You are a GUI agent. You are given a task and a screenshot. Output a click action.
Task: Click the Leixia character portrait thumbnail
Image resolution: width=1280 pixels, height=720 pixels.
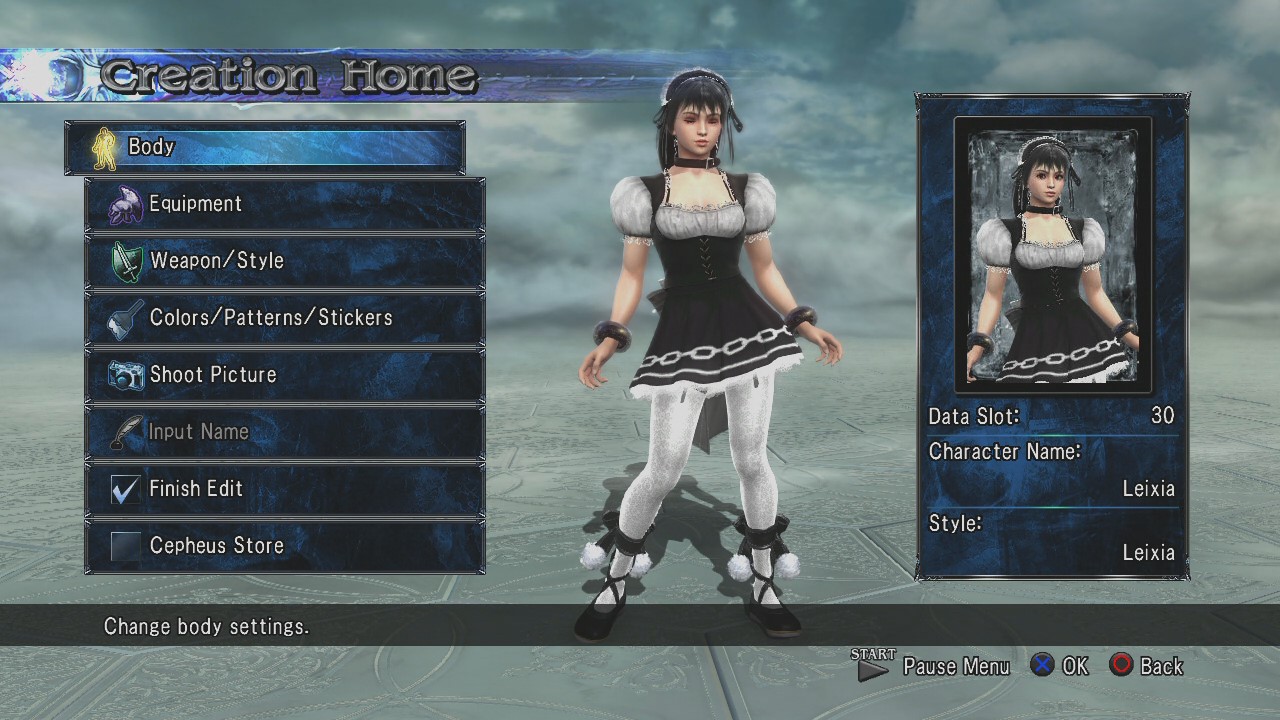[1052, 255]
